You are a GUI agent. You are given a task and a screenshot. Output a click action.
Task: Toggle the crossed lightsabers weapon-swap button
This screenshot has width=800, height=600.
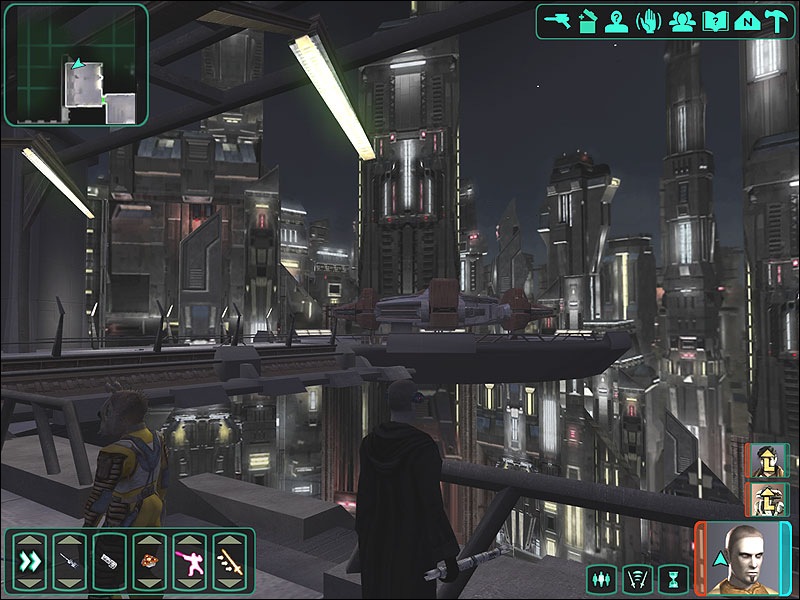[635, 578]
